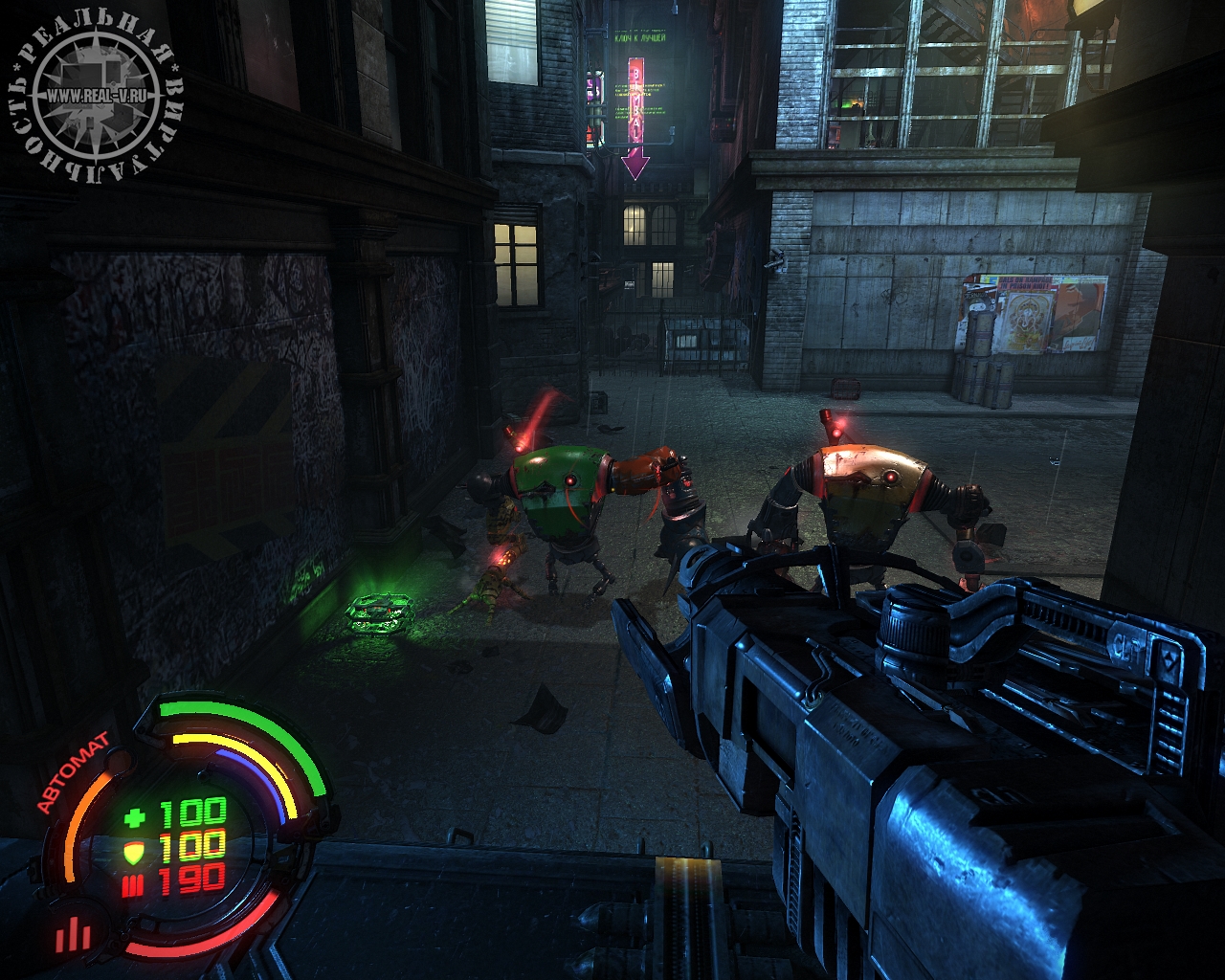Image resolution: width=1225 pixels, height=980 pixels.
Task: Select the АВТОМАТ weapon mode label
Action: (74, 773)
